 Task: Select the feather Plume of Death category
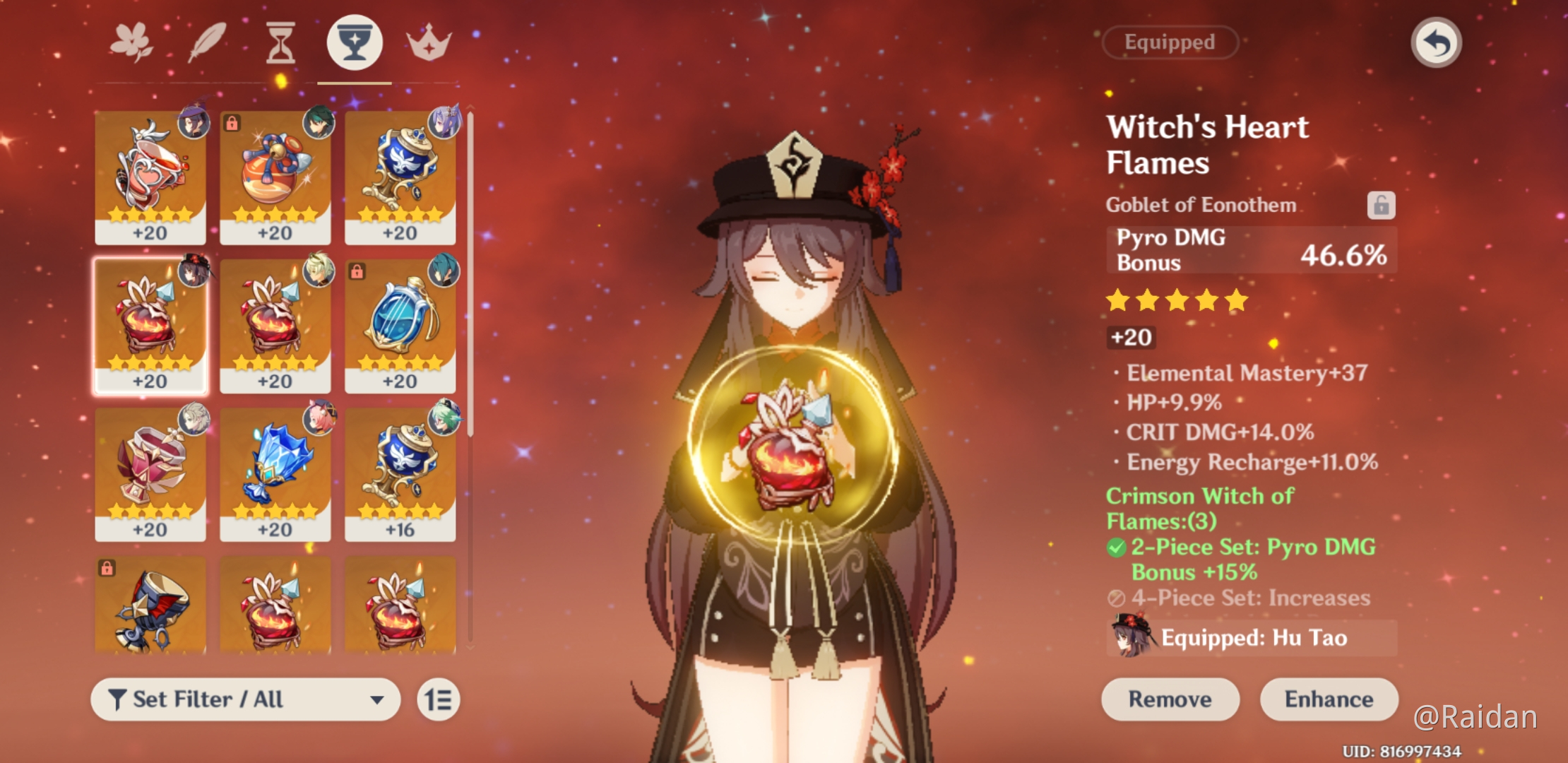pyautogui.click(x=206, y=42)
